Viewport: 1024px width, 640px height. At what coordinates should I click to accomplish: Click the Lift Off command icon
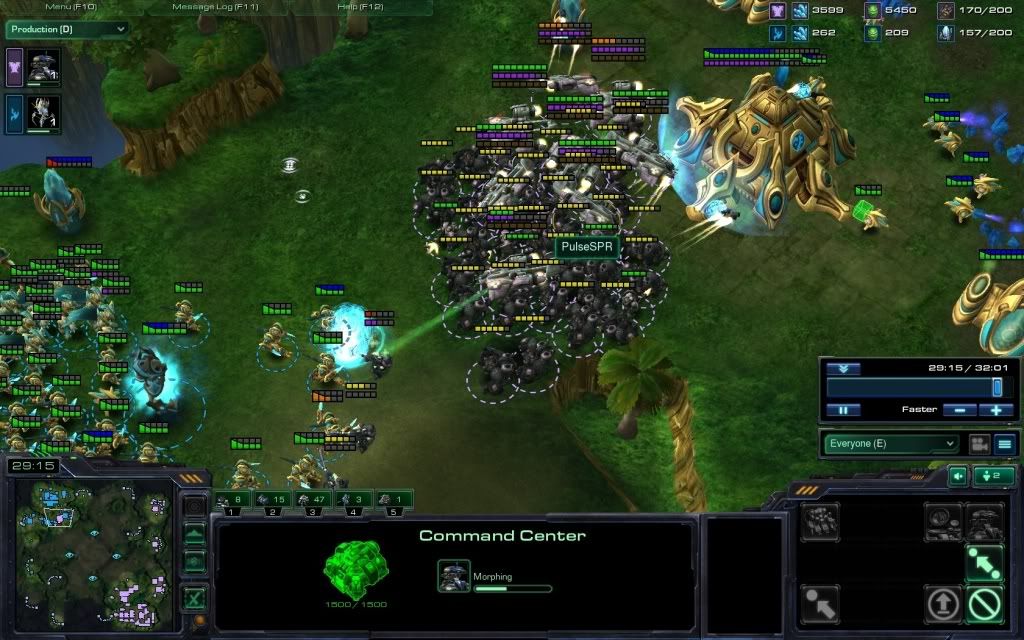pyautogui.click(x=943, y=603)
